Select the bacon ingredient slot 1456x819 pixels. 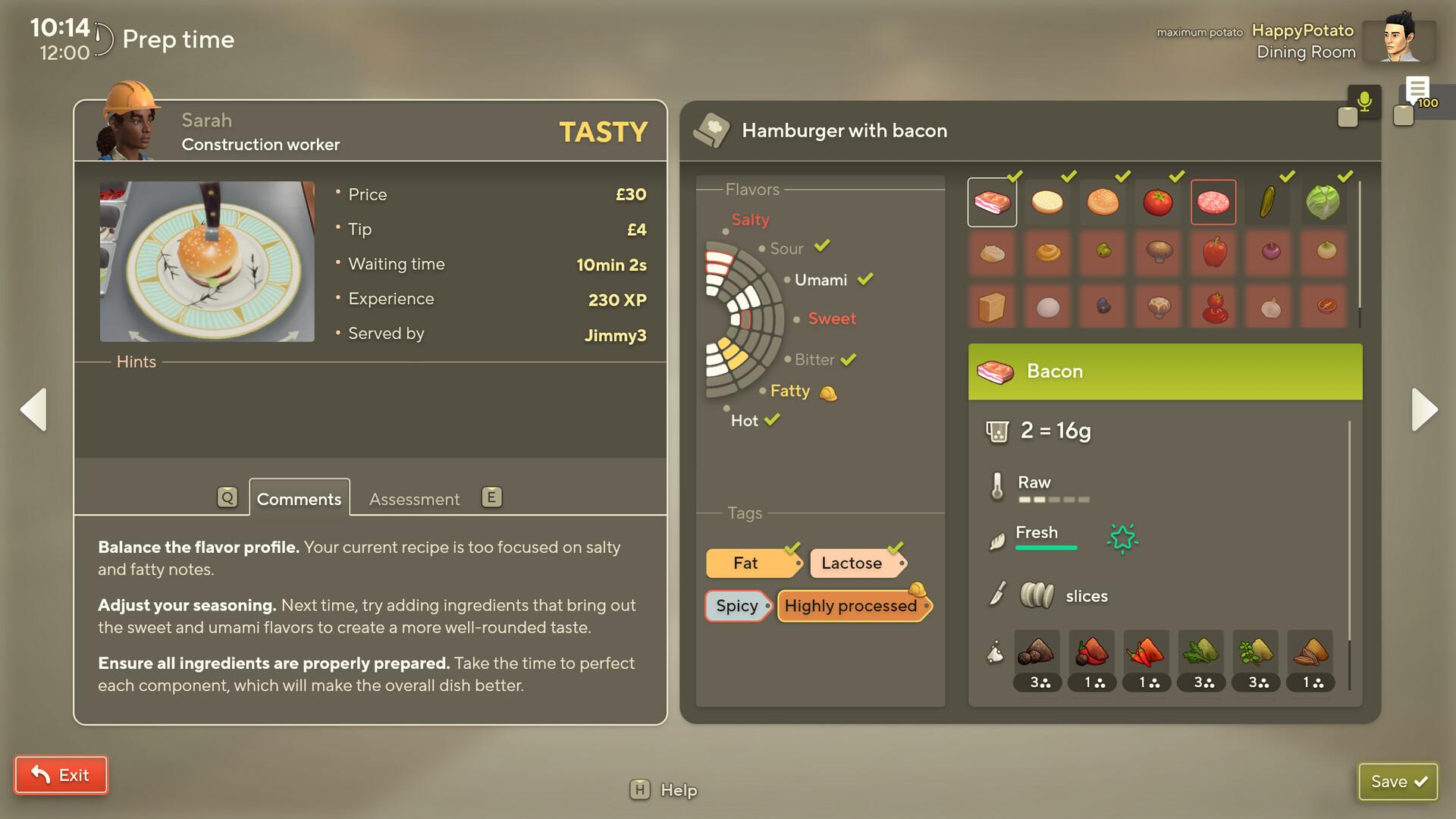point(992,202)
